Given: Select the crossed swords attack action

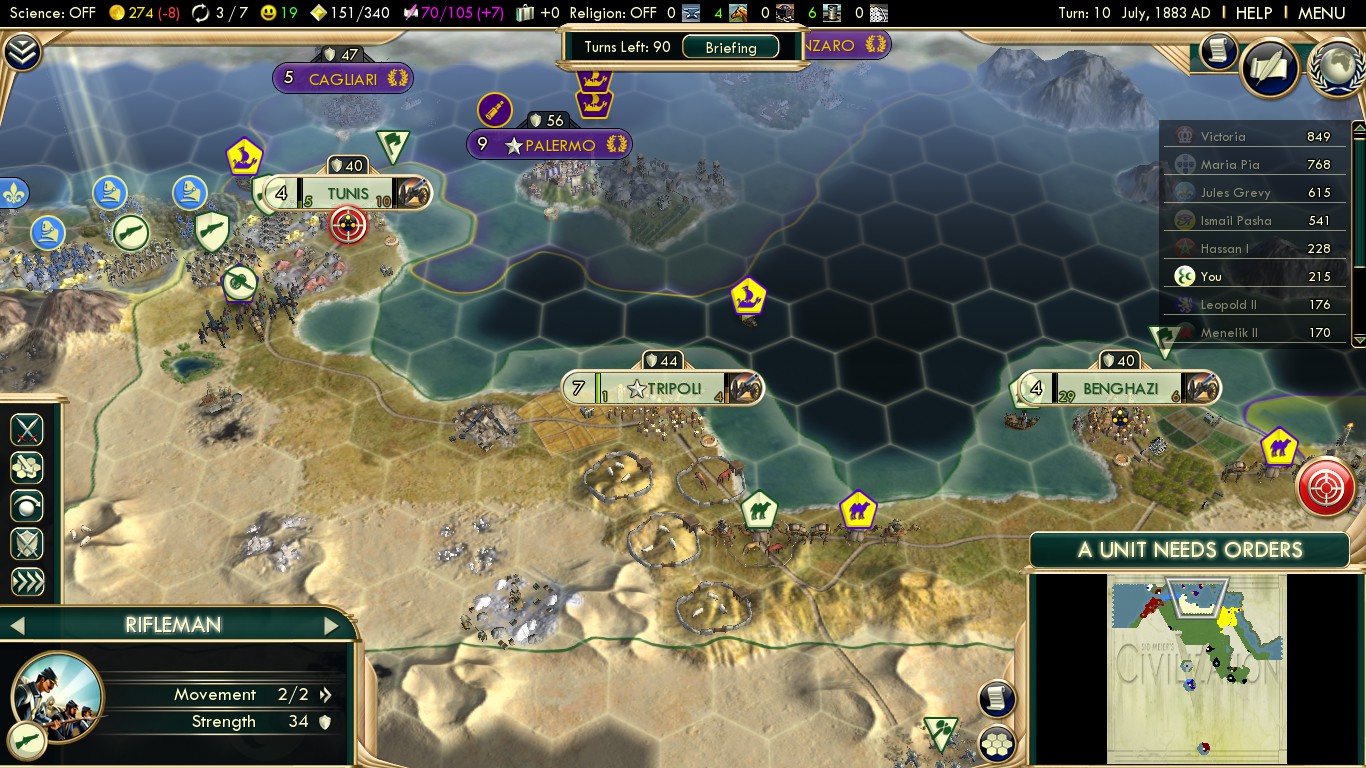Looking at the screenshot, I should [x=27, y=429].
